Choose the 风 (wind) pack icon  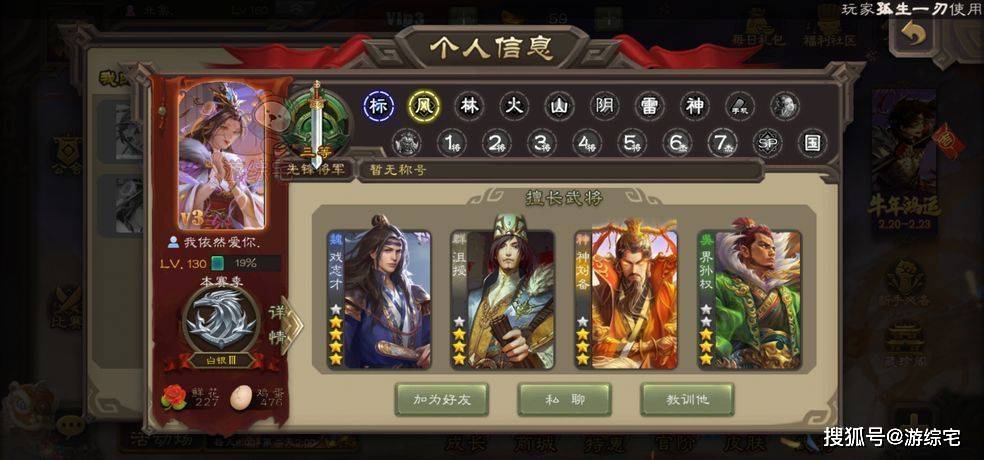point(422,106)
